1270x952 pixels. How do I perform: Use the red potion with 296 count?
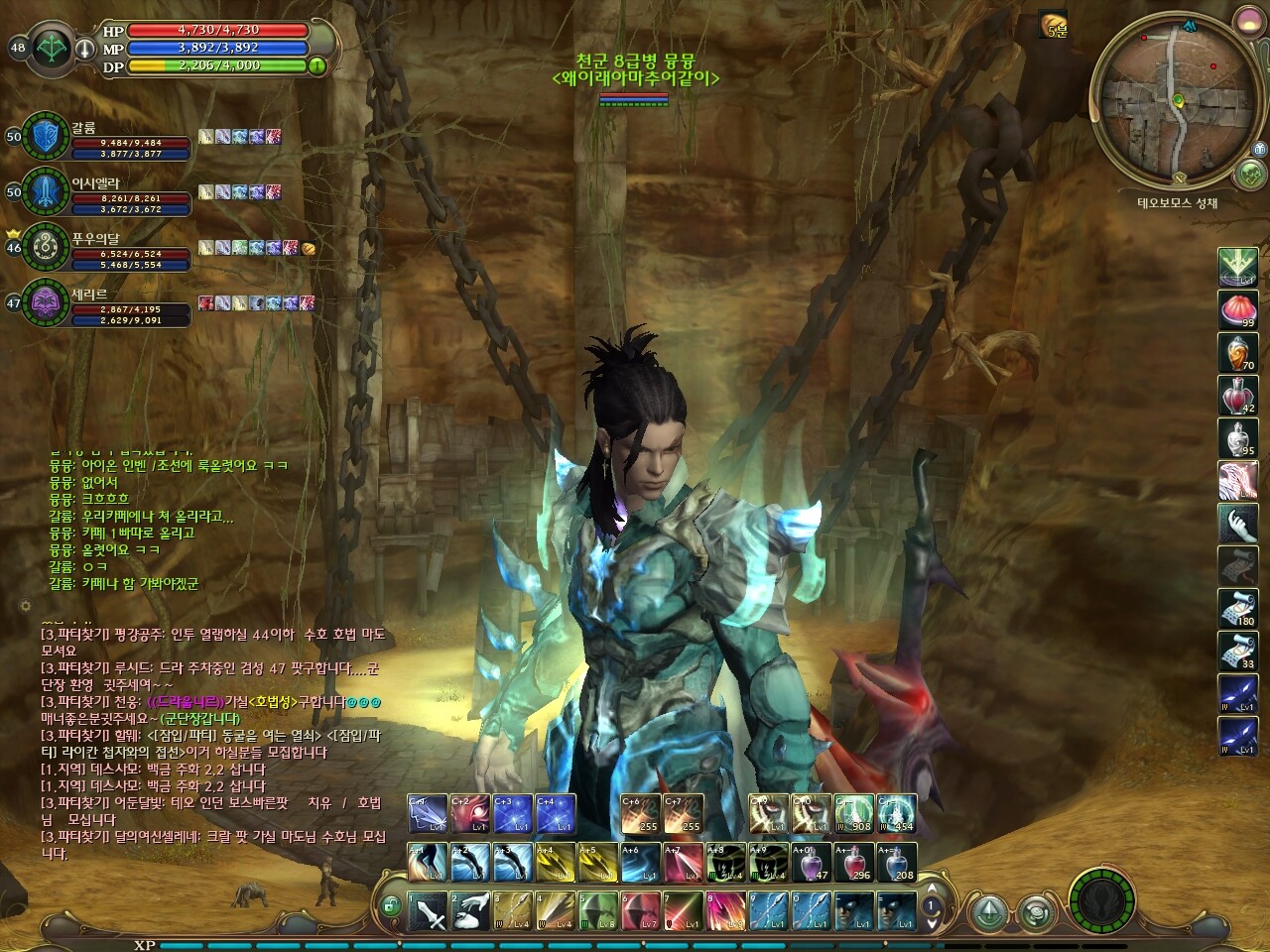click(853, 862)
